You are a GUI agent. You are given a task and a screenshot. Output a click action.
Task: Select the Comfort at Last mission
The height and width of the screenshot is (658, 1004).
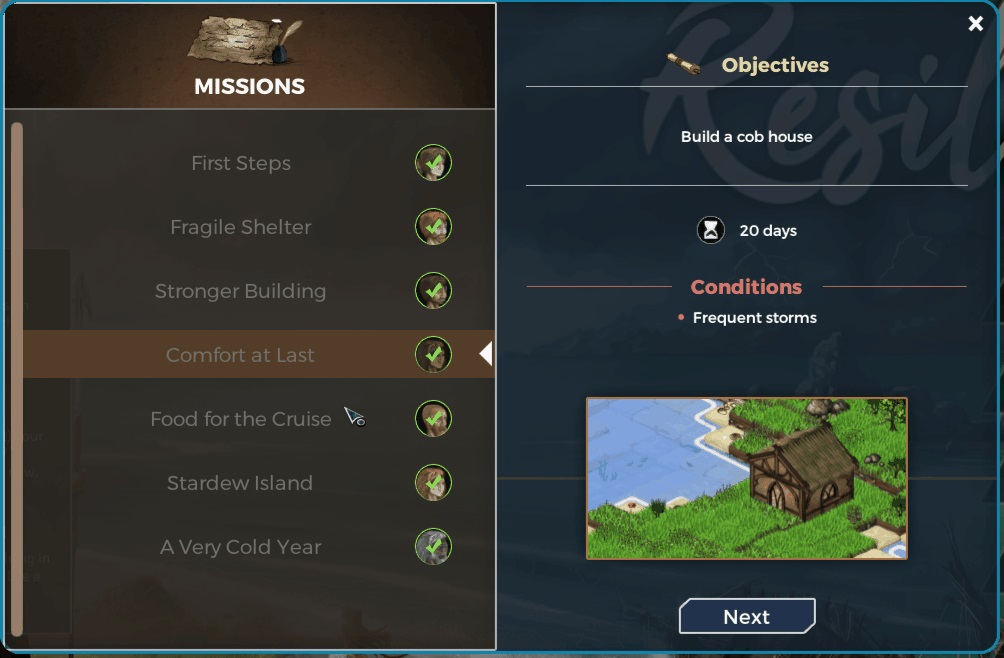(241, 355)
